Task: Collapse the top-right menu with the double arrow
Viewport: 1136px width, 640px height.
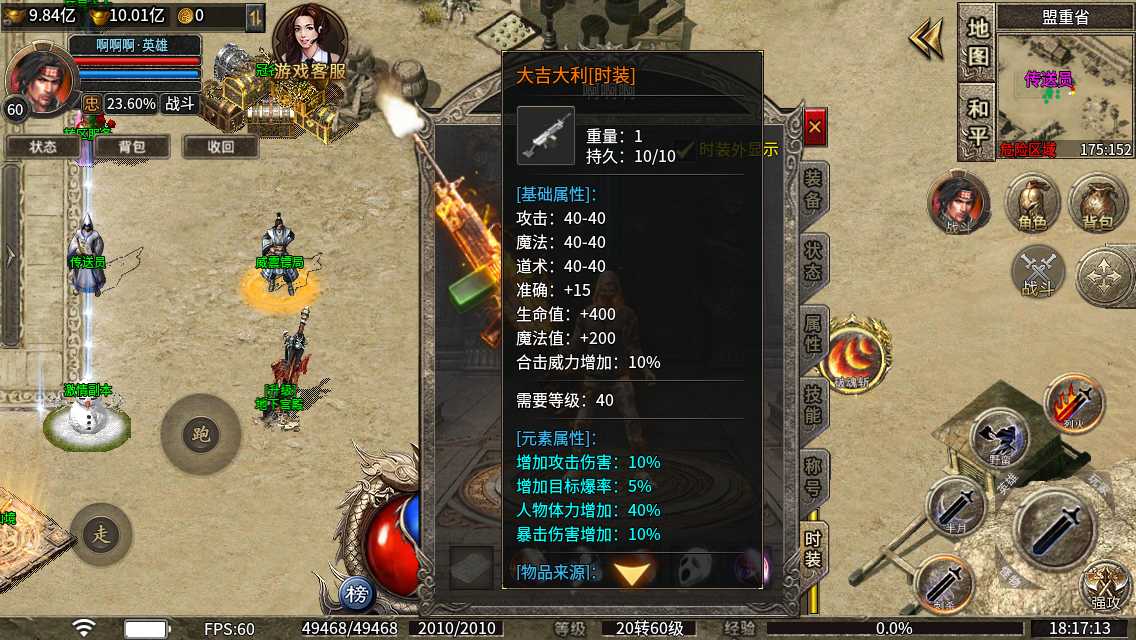Action: tap(926, 40)
